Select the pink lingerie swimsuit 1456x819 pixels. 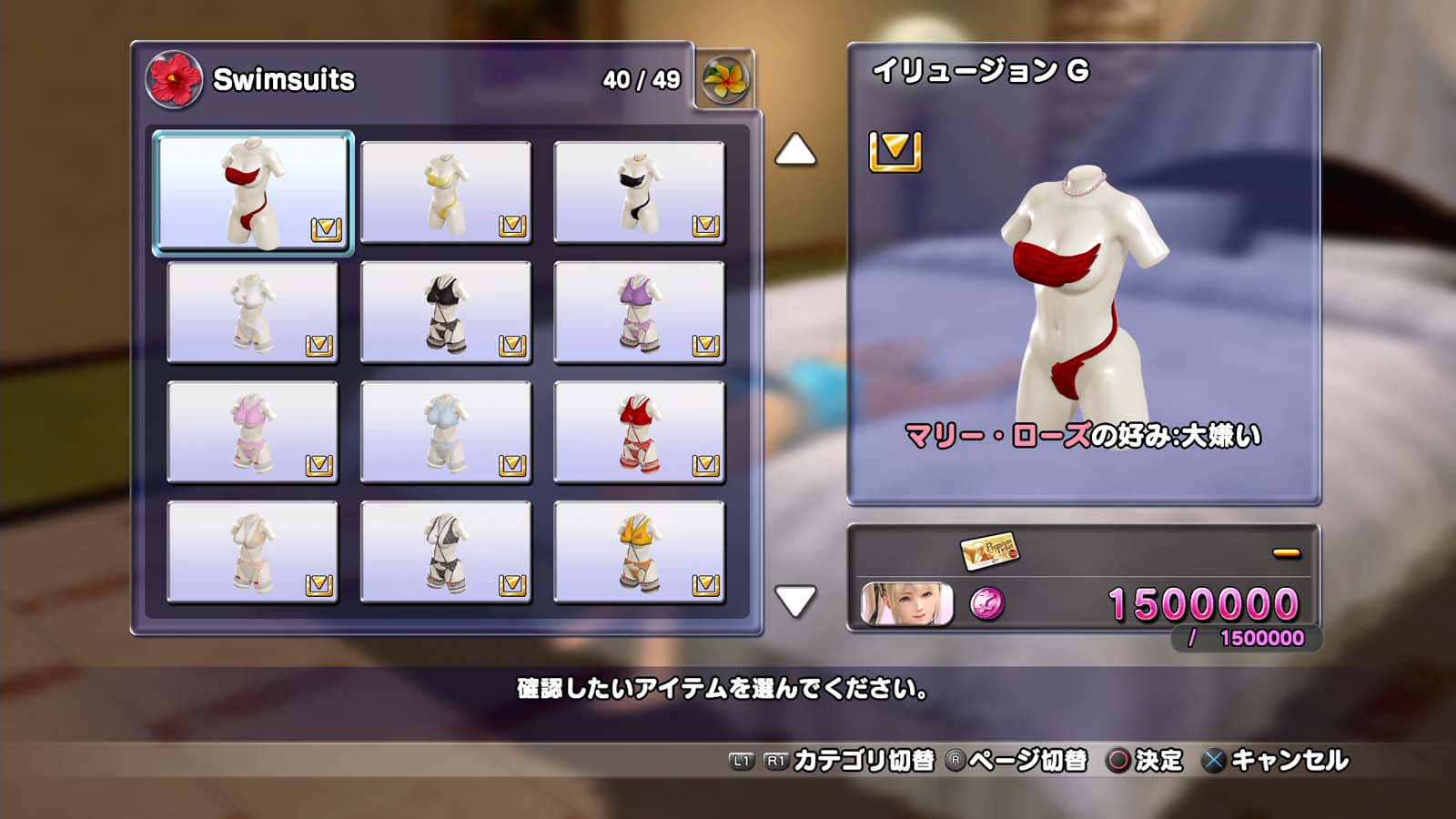point(252,432)
